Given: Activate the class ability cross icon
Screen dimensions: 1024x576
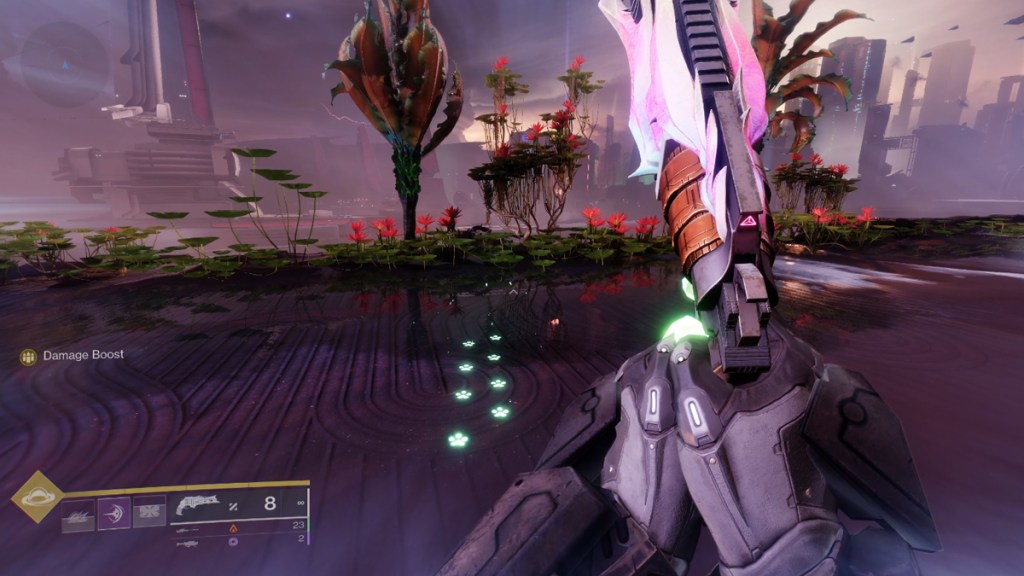Looking at the screenshot, I should click(149, 513).
